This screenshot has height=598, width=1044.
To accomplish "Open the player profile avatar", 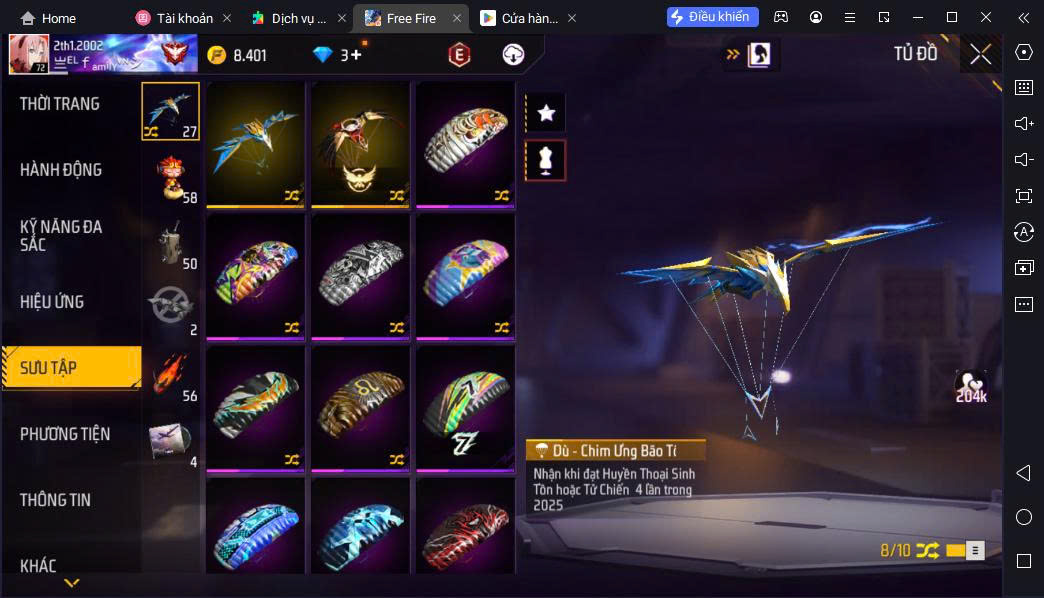I will 29,54.
